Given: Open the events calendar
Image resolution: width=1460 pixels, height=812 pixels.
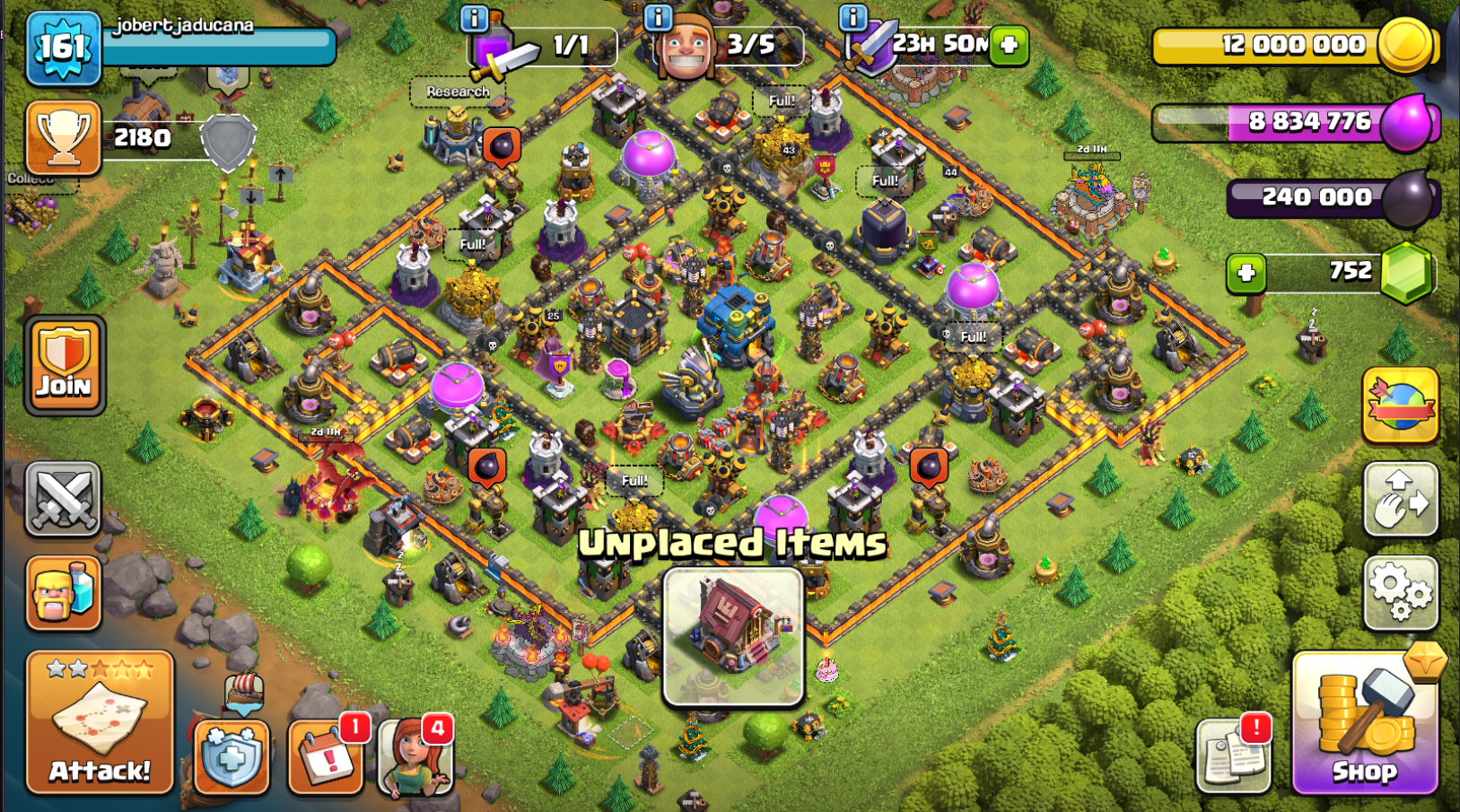Looking at the screenshot, I should [325, 758].
